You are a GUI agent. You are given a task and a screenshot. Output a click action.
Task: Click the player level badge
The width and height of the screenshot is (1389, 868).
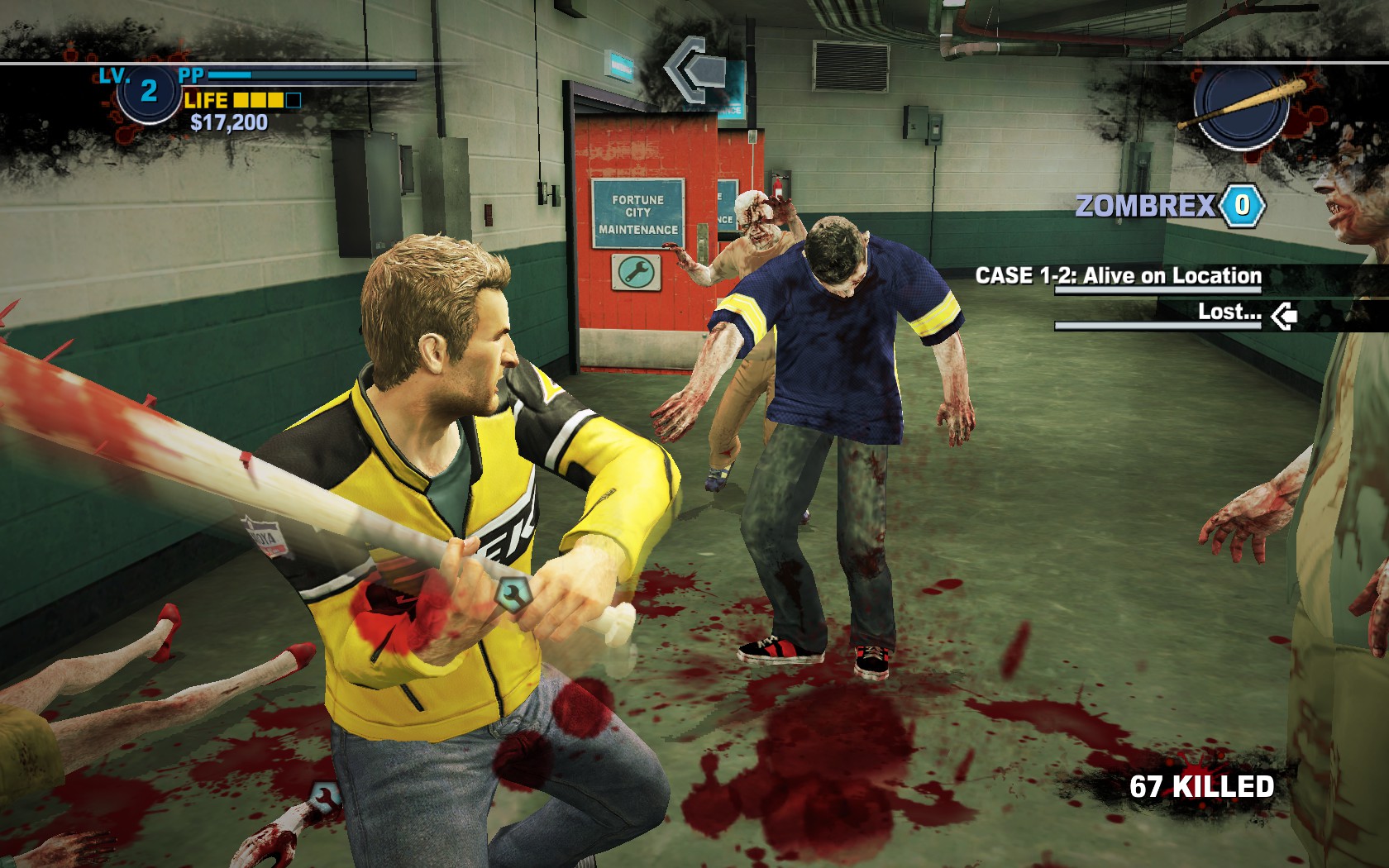[148, 90]
